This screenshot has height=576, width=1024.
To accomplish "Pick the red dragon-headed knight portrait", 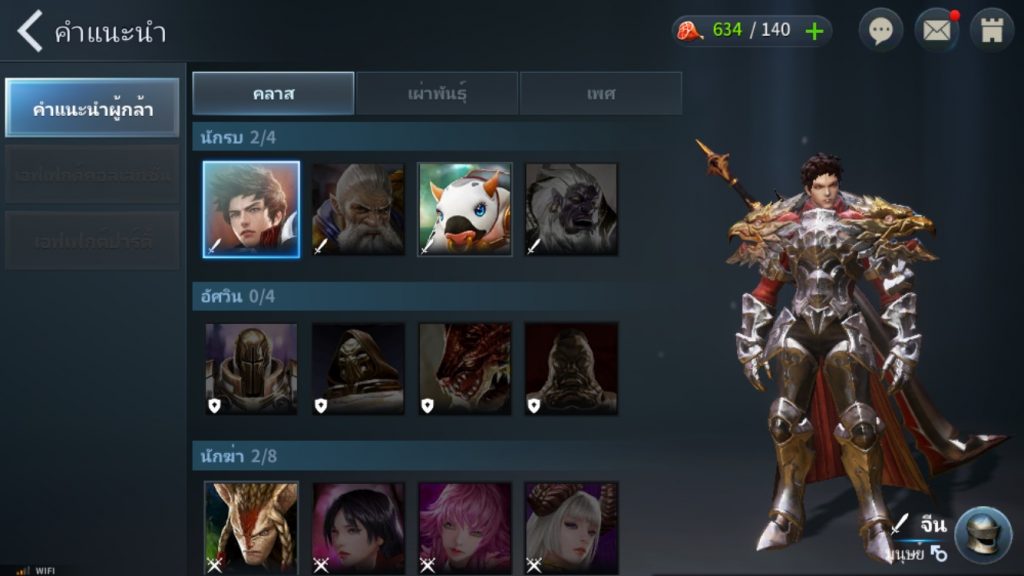I will click(465, 368).
